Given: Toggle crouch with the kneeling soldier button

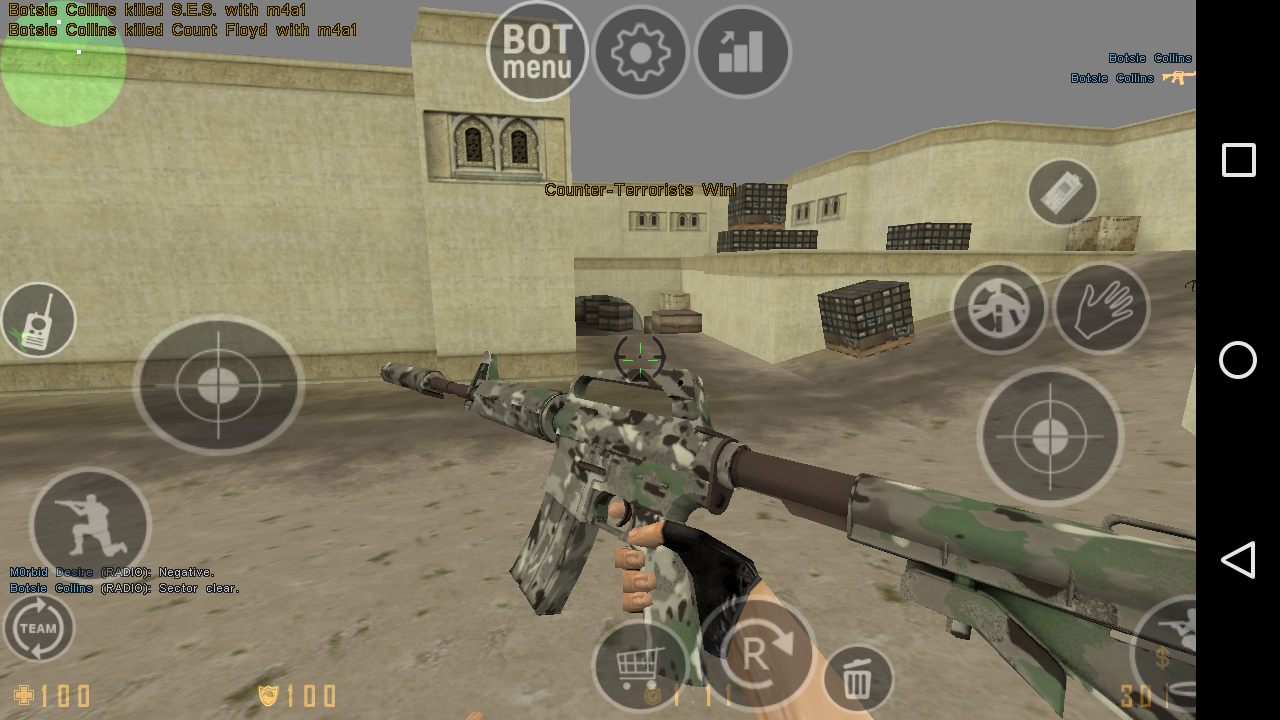Looking at the screenshot, I should (90, 525).
